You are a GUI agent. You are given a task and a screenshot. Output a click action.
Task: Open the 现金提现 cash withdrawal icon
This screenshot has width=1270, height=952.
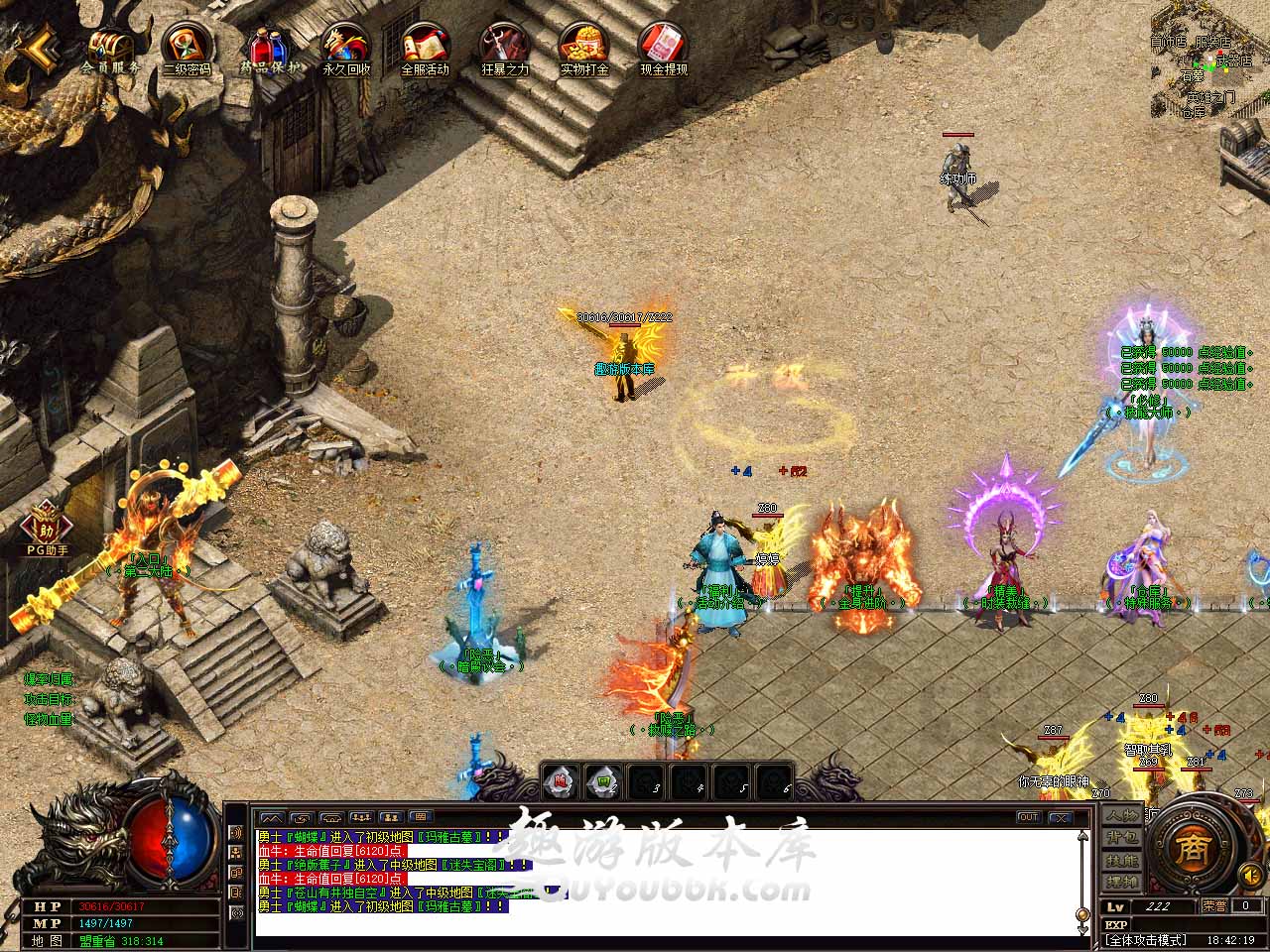[x=662, y=45]
